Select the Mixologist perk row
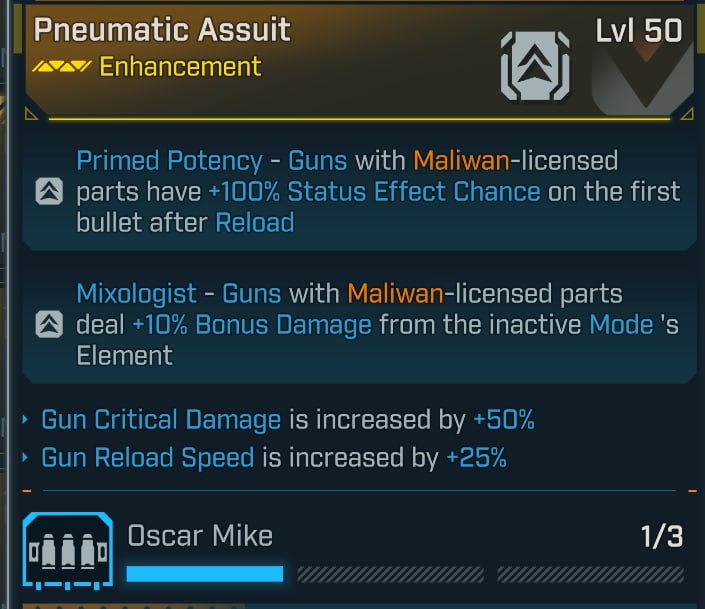 358,324
